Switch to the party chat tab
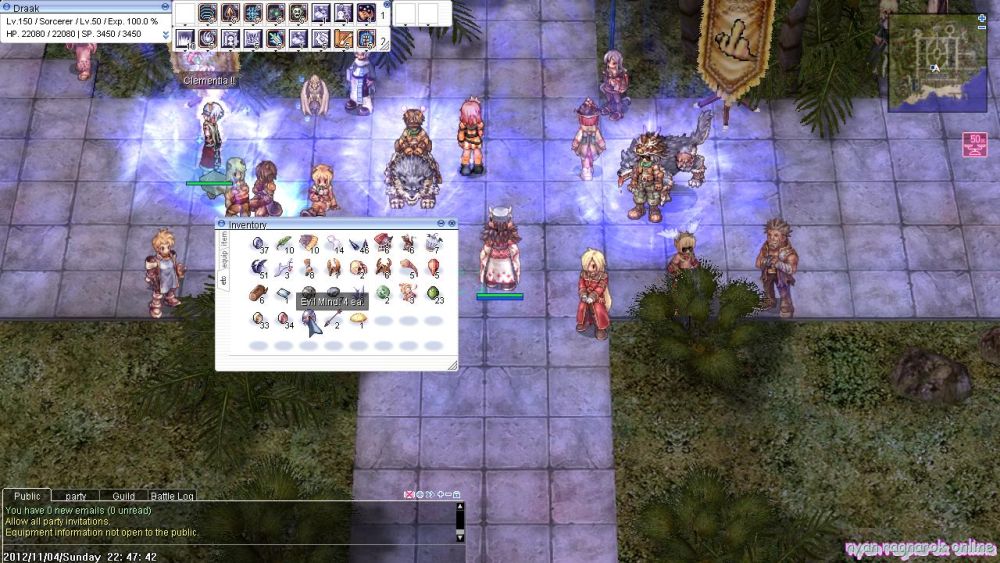This screenshot has width=1000, height=563. 76,496
